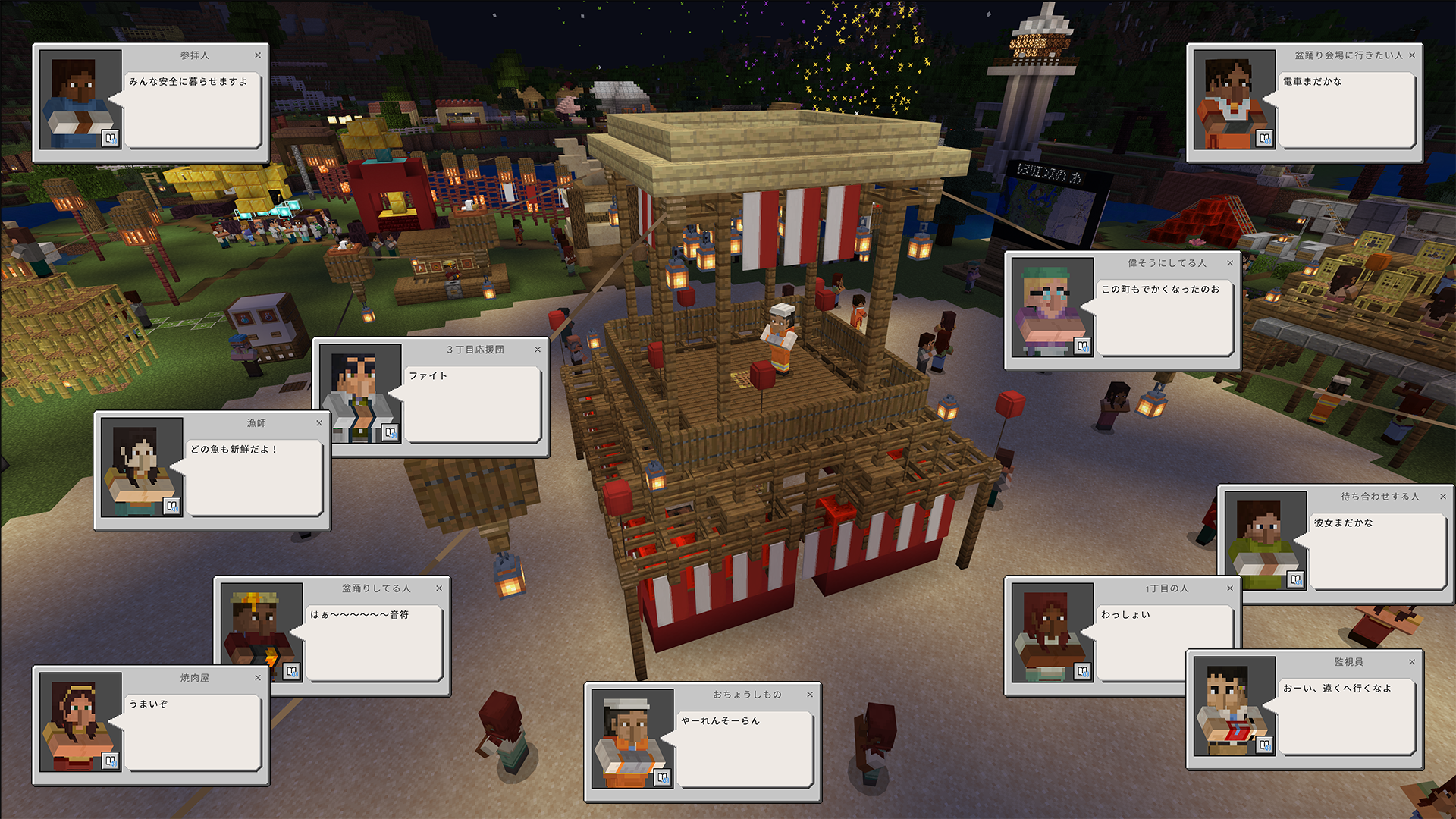
Task: Activate the reader icon on 3丁目応援団 portrait
Action: coord(391,432)
